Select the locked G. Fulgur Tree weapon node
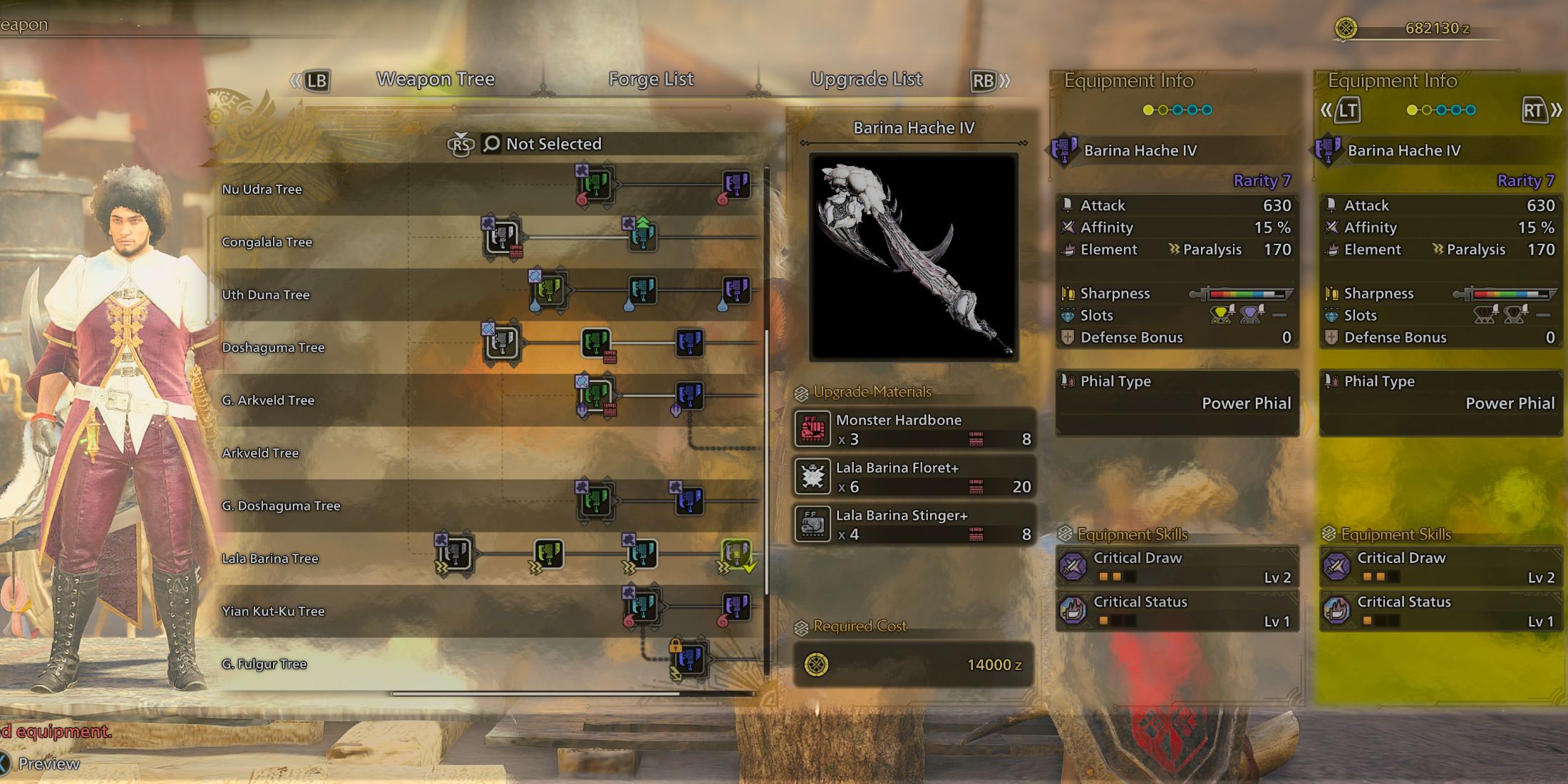1568x784 pixels. click(x=688, y=658)
